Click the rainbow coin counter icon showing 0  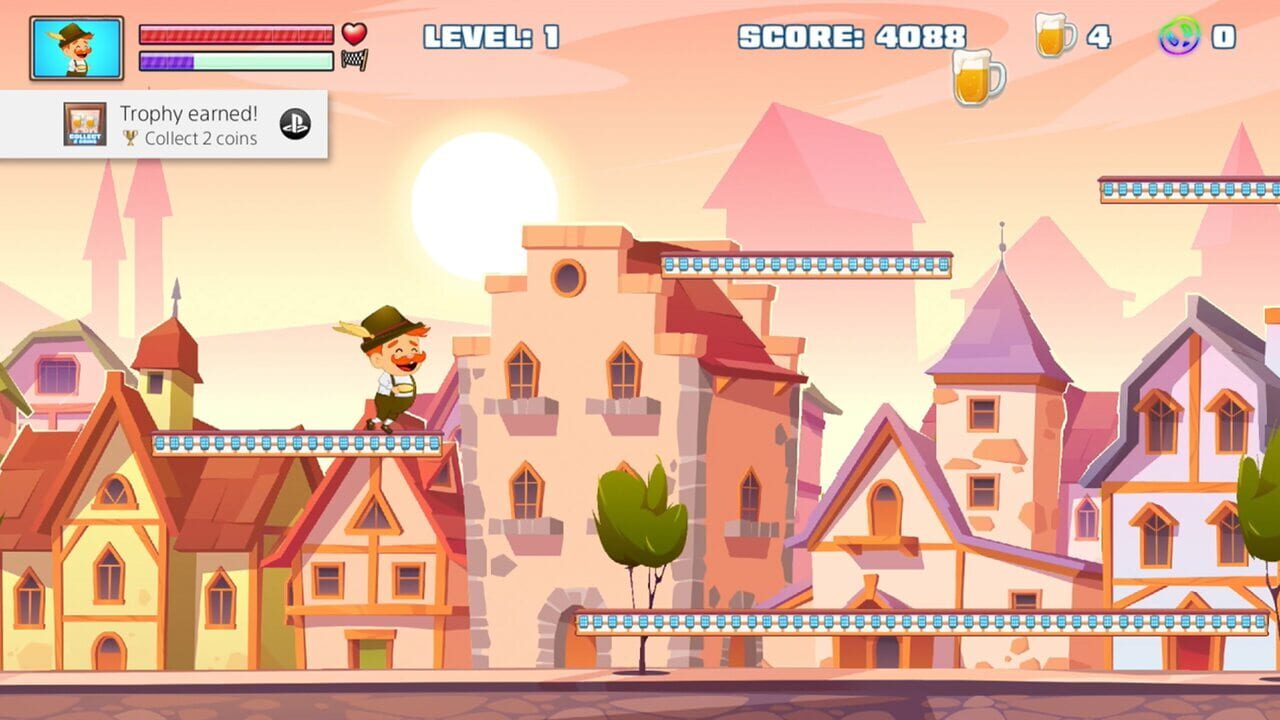(1182, 33)
